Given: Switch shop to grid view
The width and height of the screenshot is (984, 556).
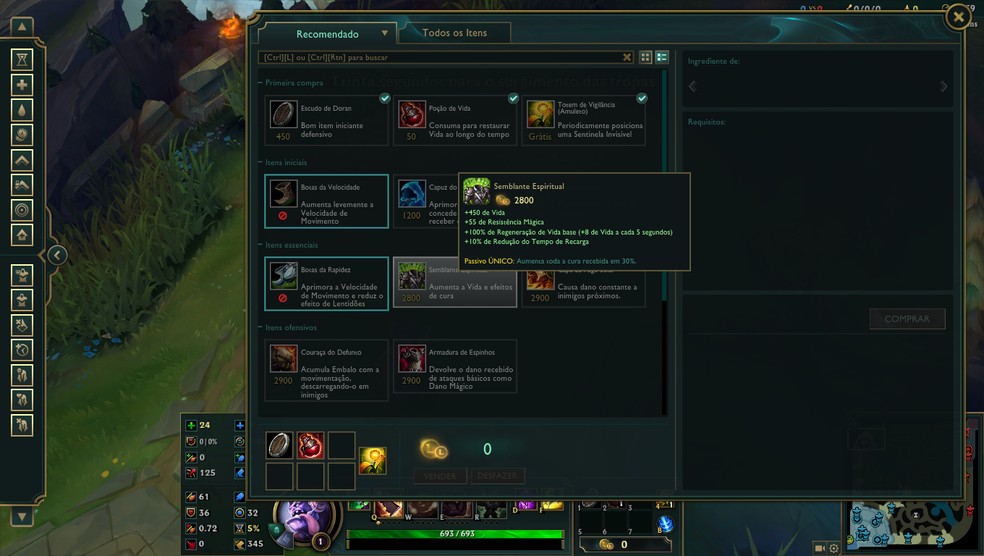Looking at the screenshot, I should (645, 58).
